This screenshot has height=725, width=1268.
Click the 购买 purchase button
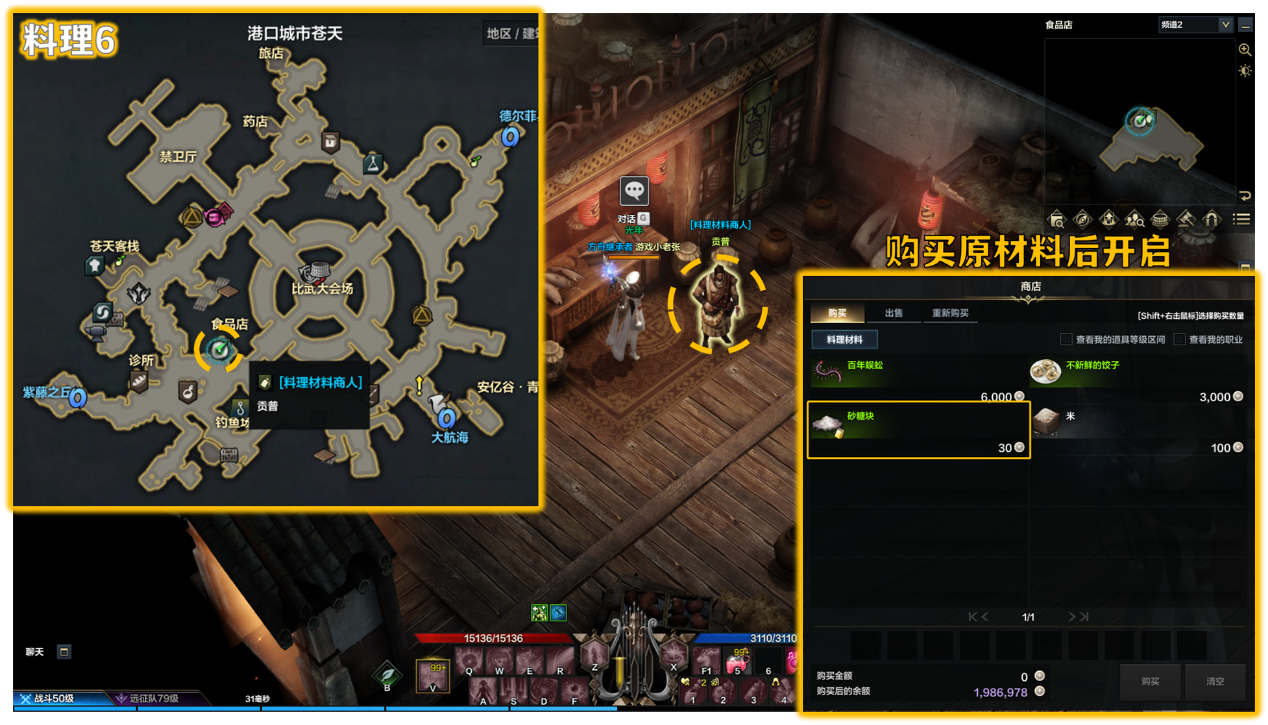[x=1150, y=681]
